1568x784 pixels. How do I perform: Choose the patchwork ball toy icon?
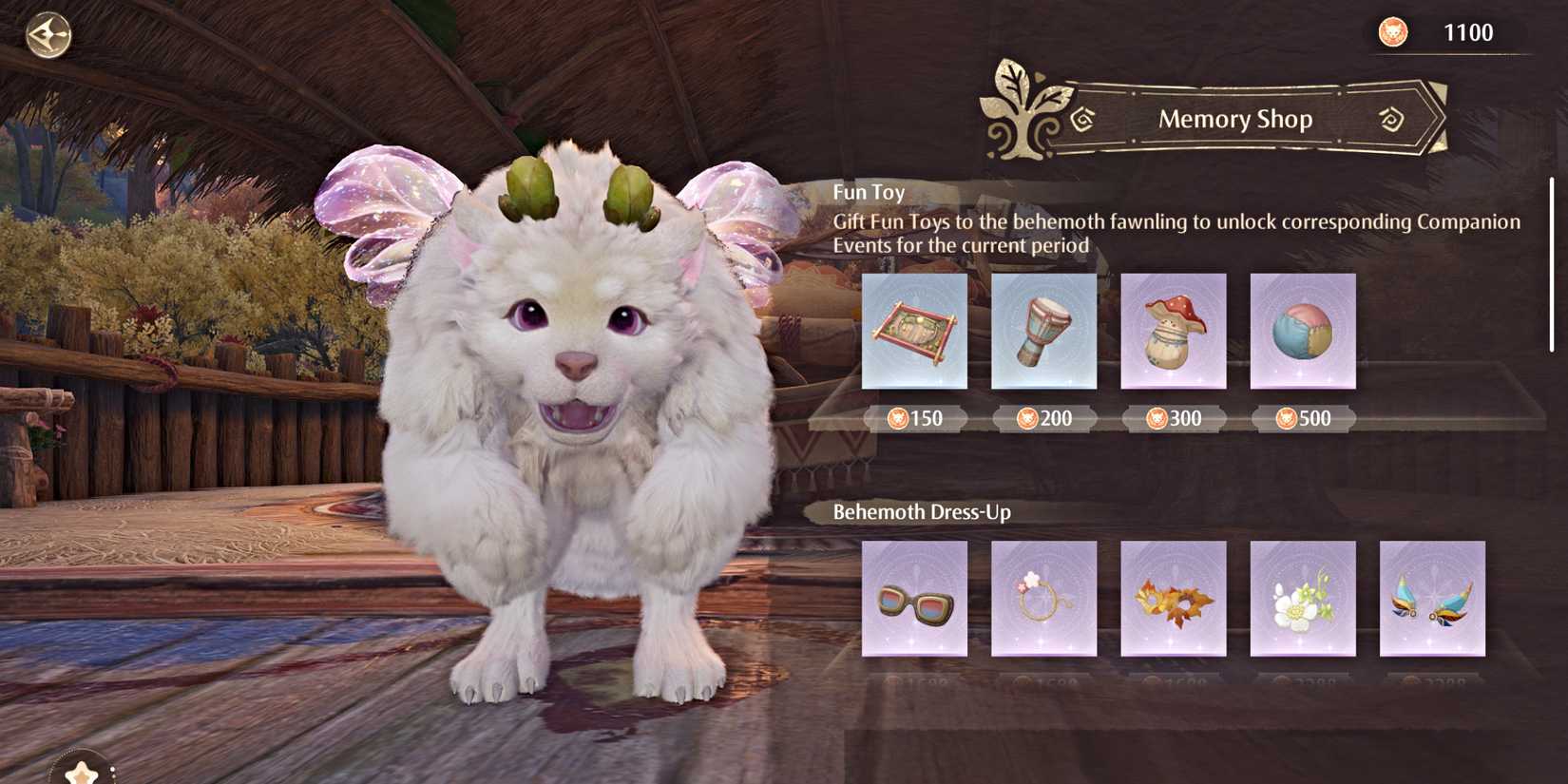pos(1303,331)
